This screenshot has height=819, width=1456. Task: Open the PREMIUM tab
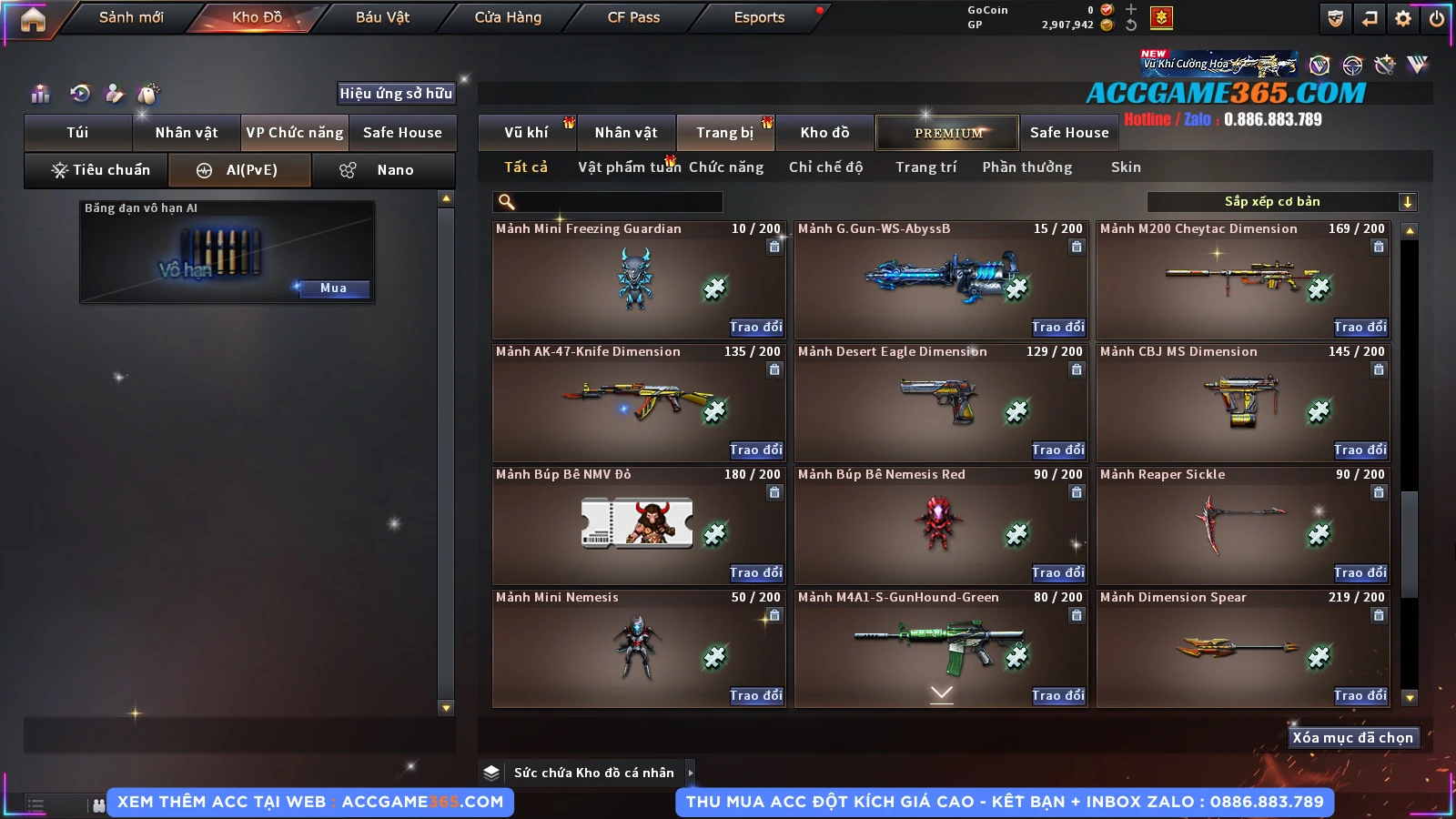[x=948, y=133]
